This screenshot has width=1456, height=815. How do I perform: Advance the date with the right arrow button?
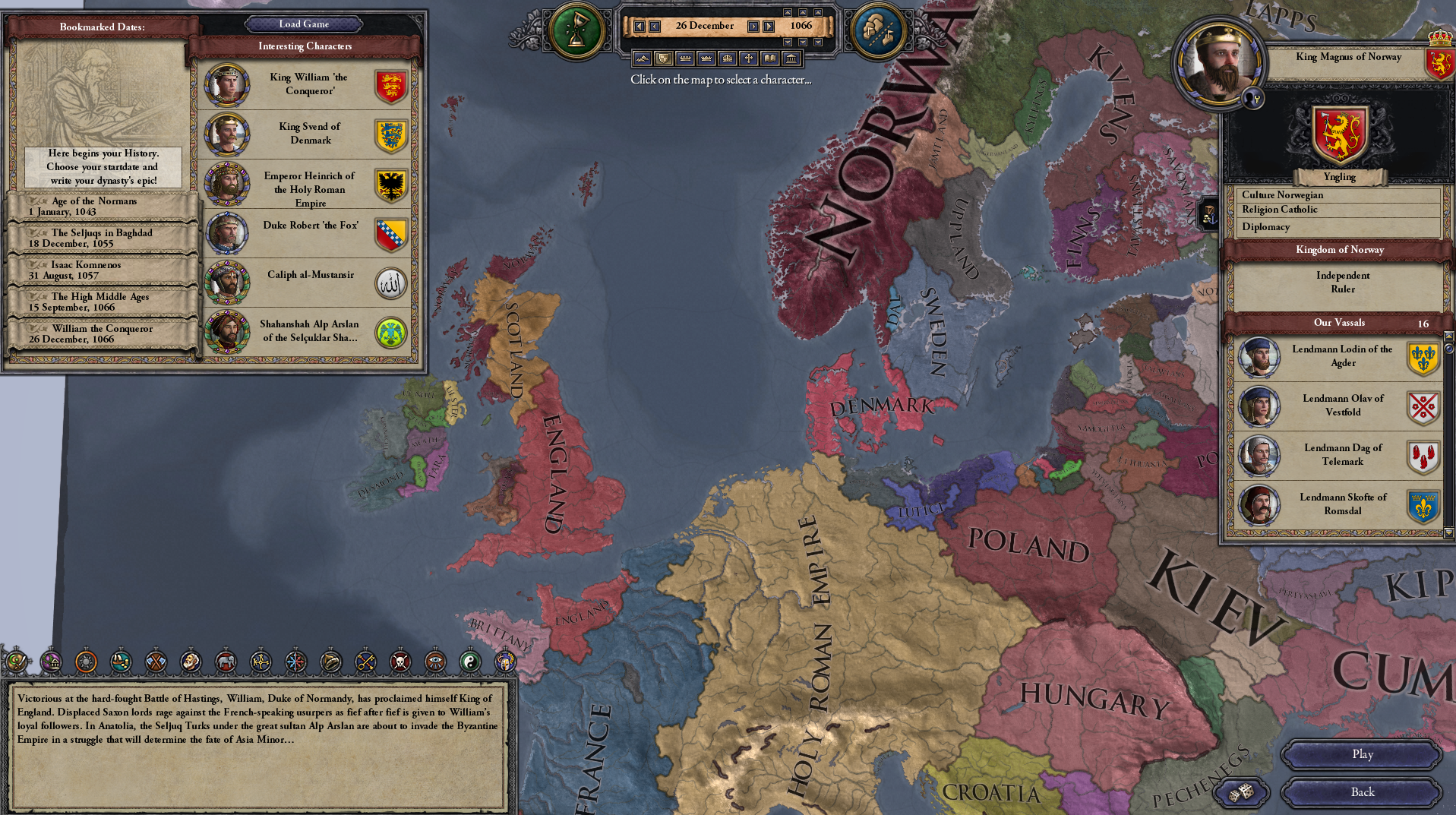753,25
